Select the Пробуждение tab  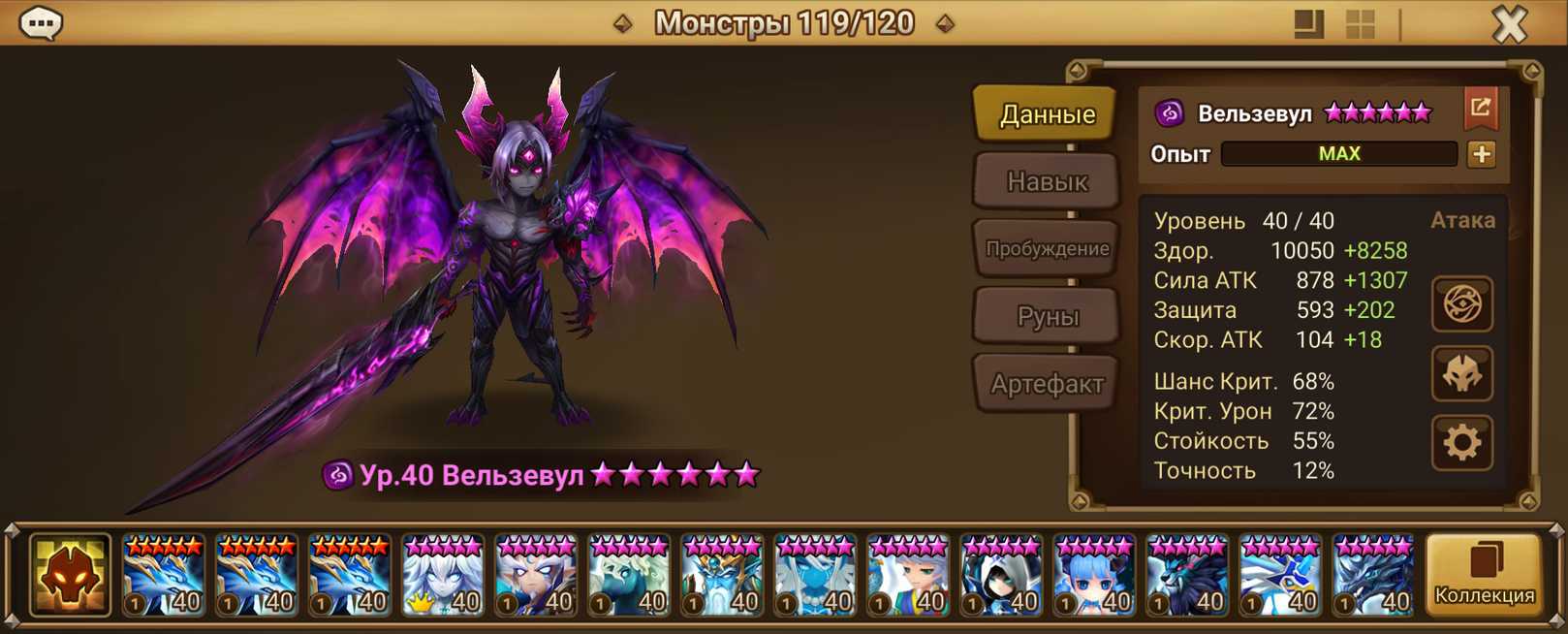1047,248
